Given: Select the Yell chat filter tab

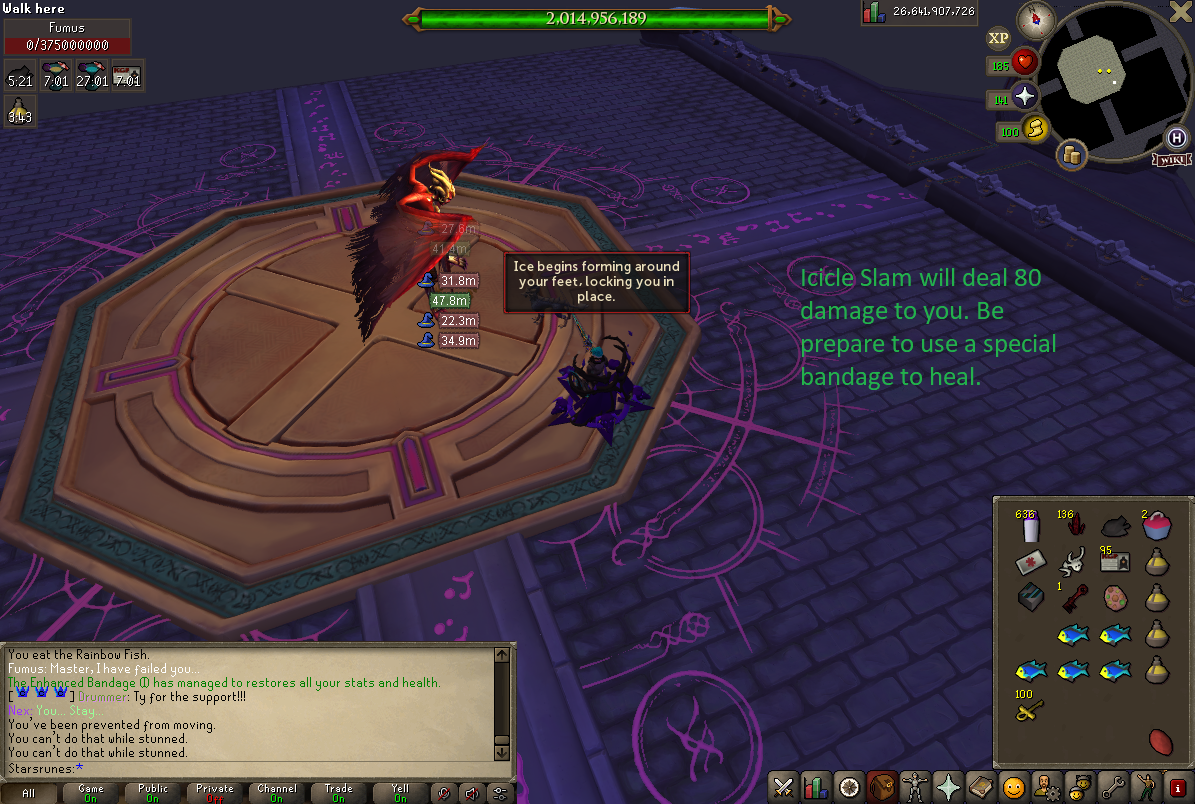Looking at the screenshot, I should point(400,793).
